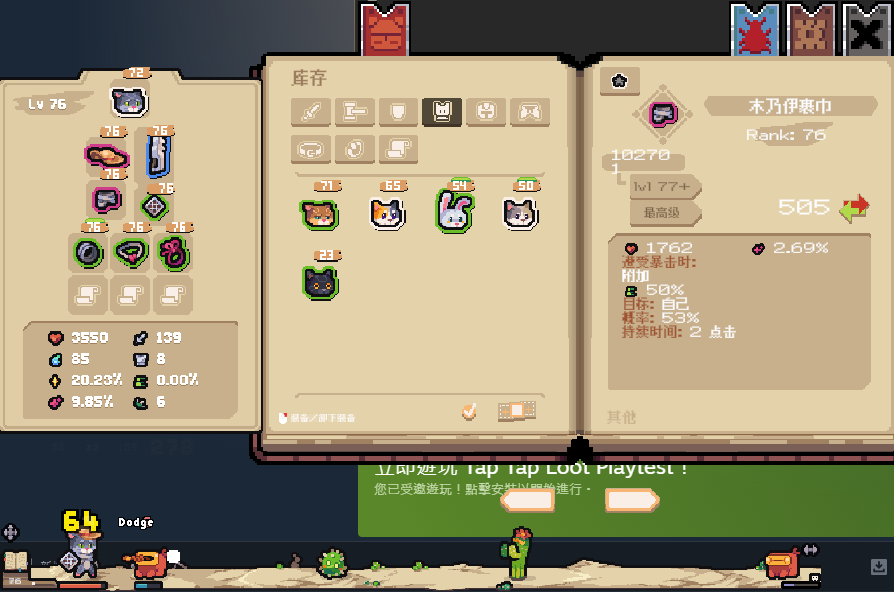Select the level 50 gray-white cat
This screenshot has width=894, height=592.
520,213
